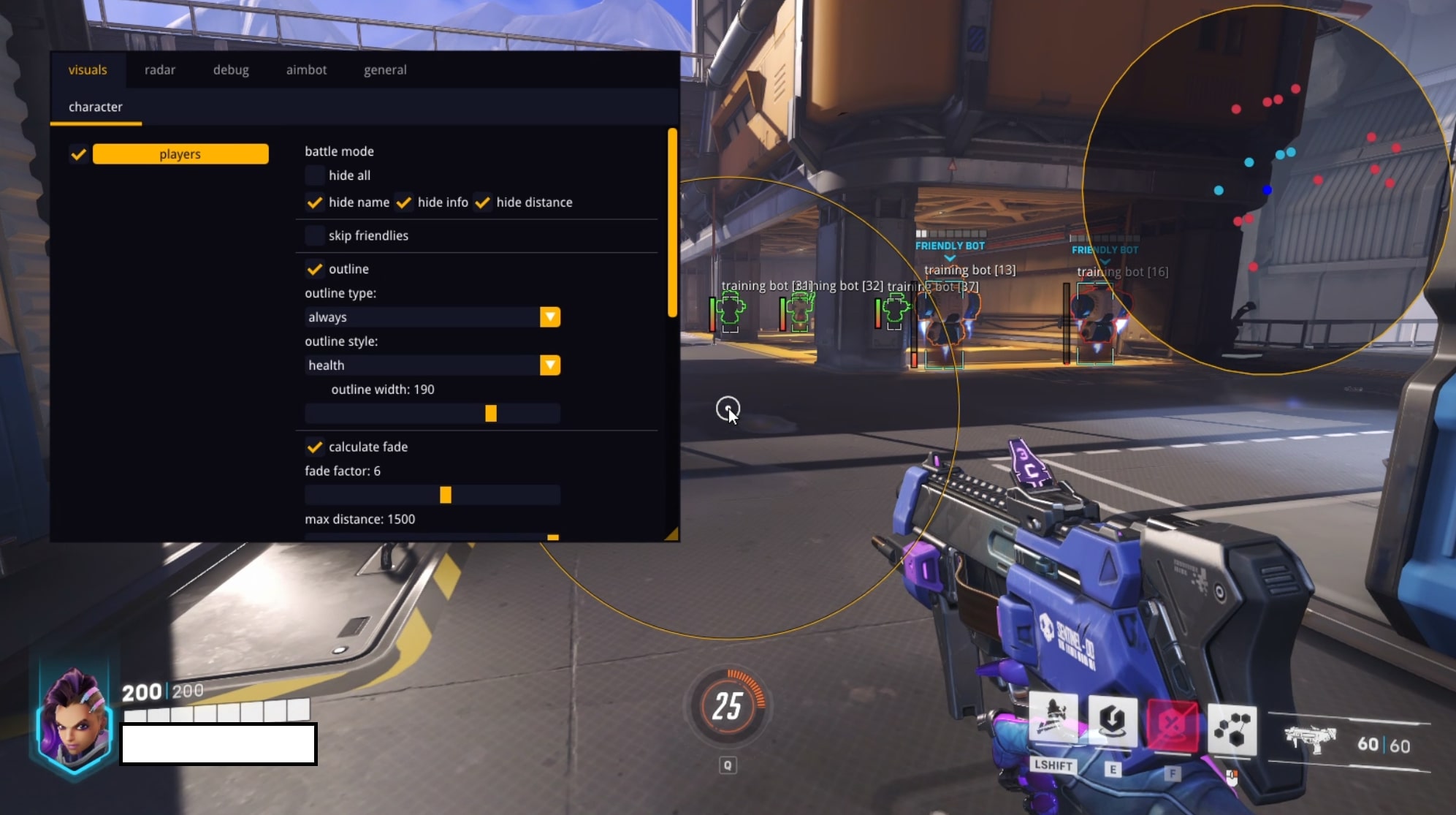Uncheck 'hide name' under battle mode
The image size is (1456, 815).
coord(314,202)
